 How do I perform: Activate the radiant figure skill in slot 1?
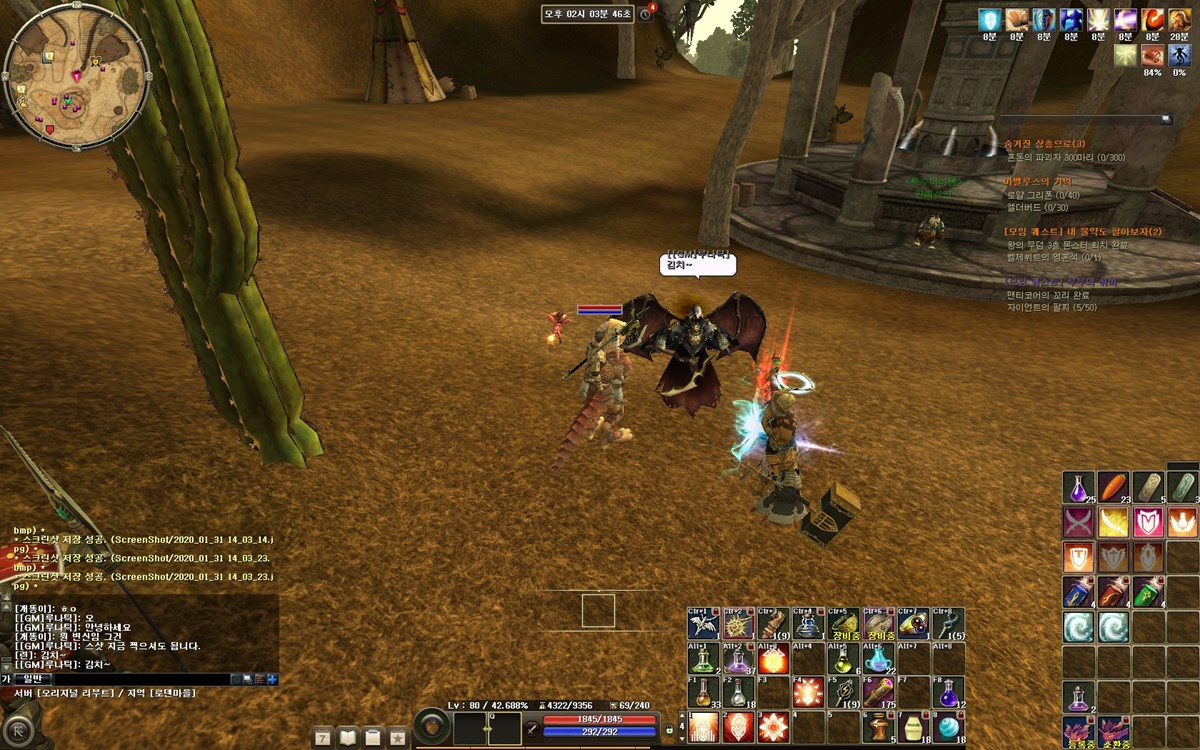coord(704,727)
